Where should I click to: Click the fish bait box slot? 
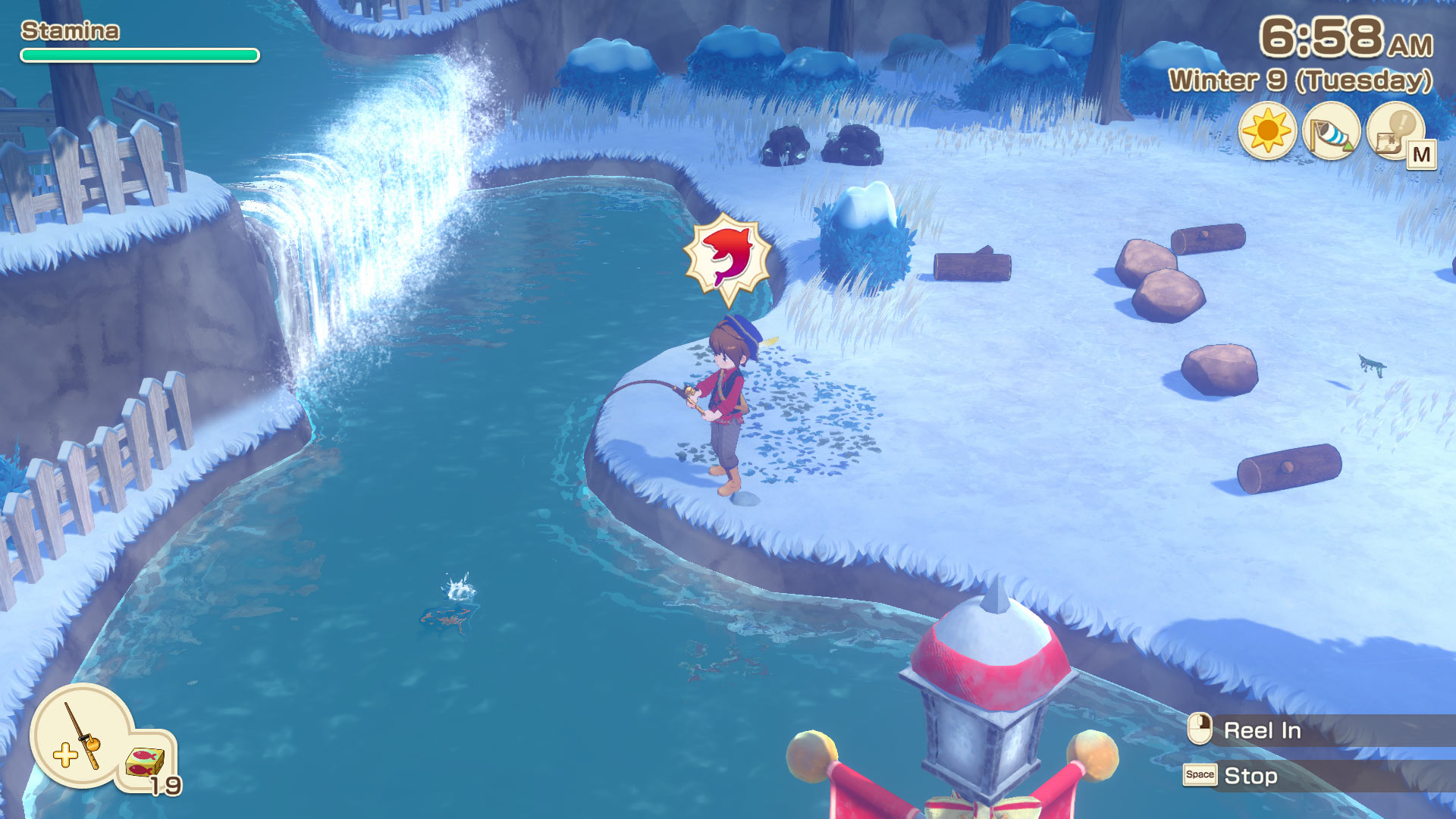pos(146,764)
